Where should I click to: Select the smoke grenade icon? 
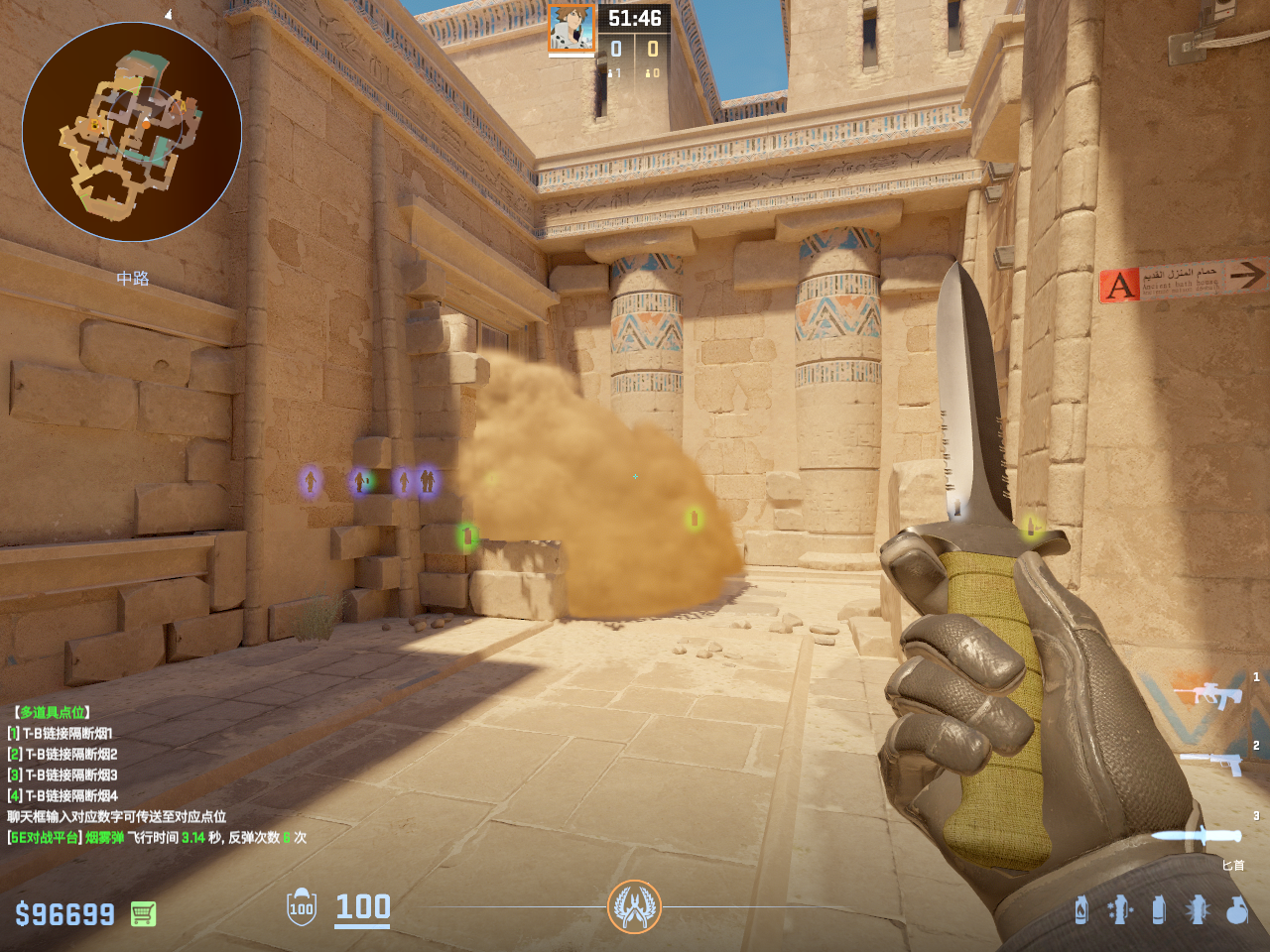(x=1159, y=909)
